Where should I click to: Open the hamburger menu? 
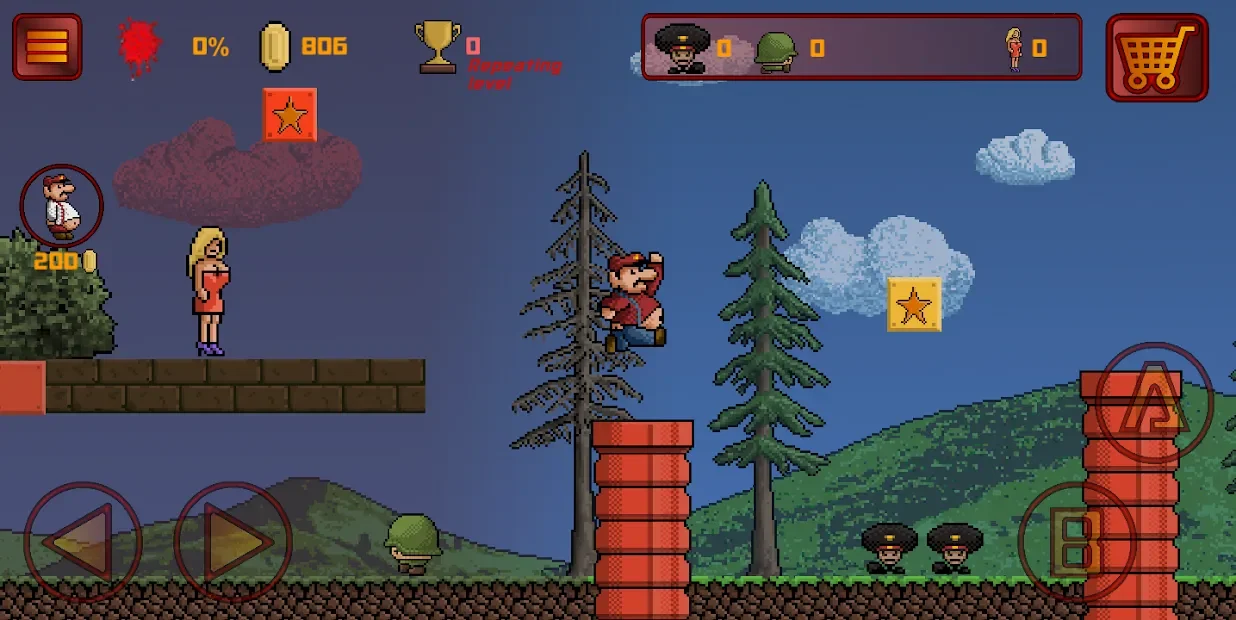point(47,46)
